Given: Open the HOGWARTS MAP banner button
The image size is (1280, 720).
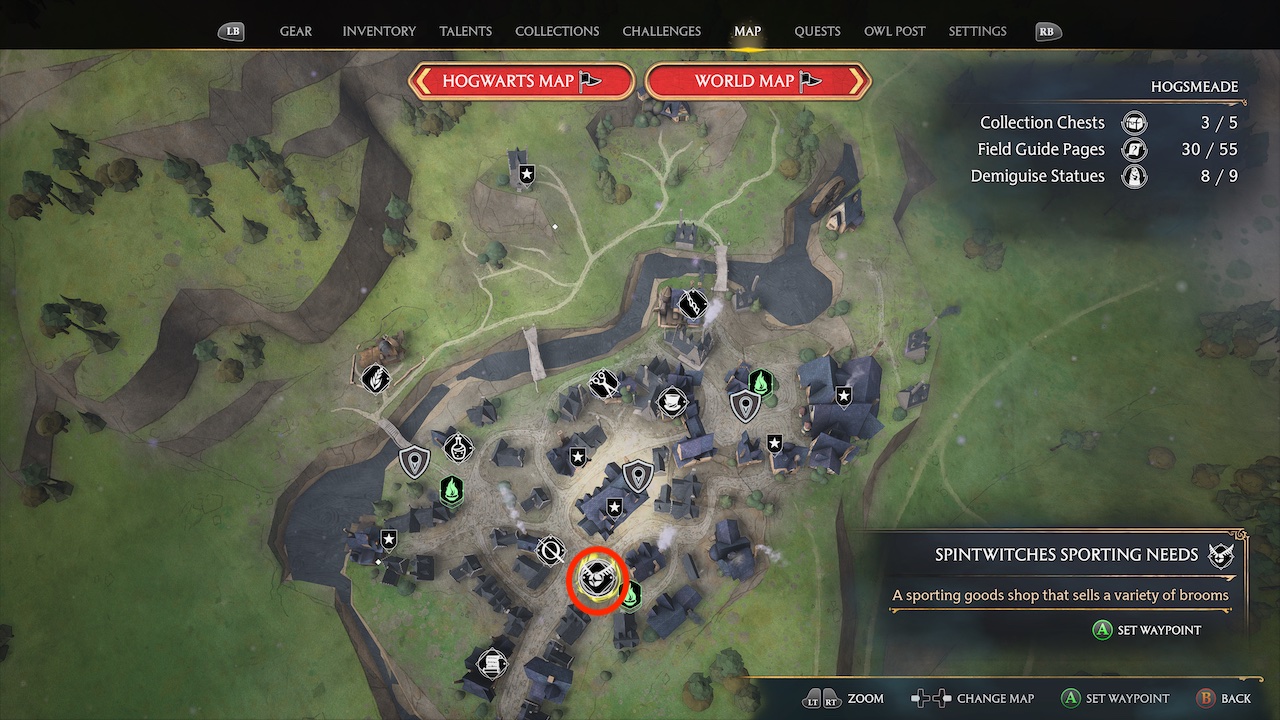Looking at the screenshot, I should 521,81.
